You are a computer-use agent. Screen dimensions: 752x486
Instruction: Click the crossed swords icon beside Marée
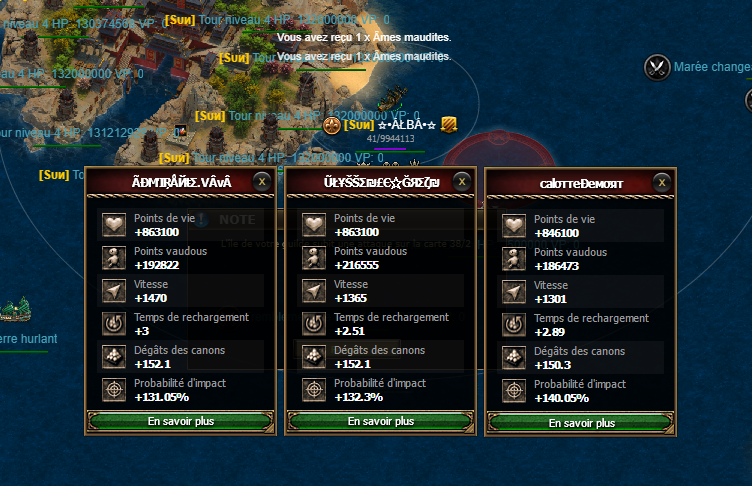coord(657,67)
